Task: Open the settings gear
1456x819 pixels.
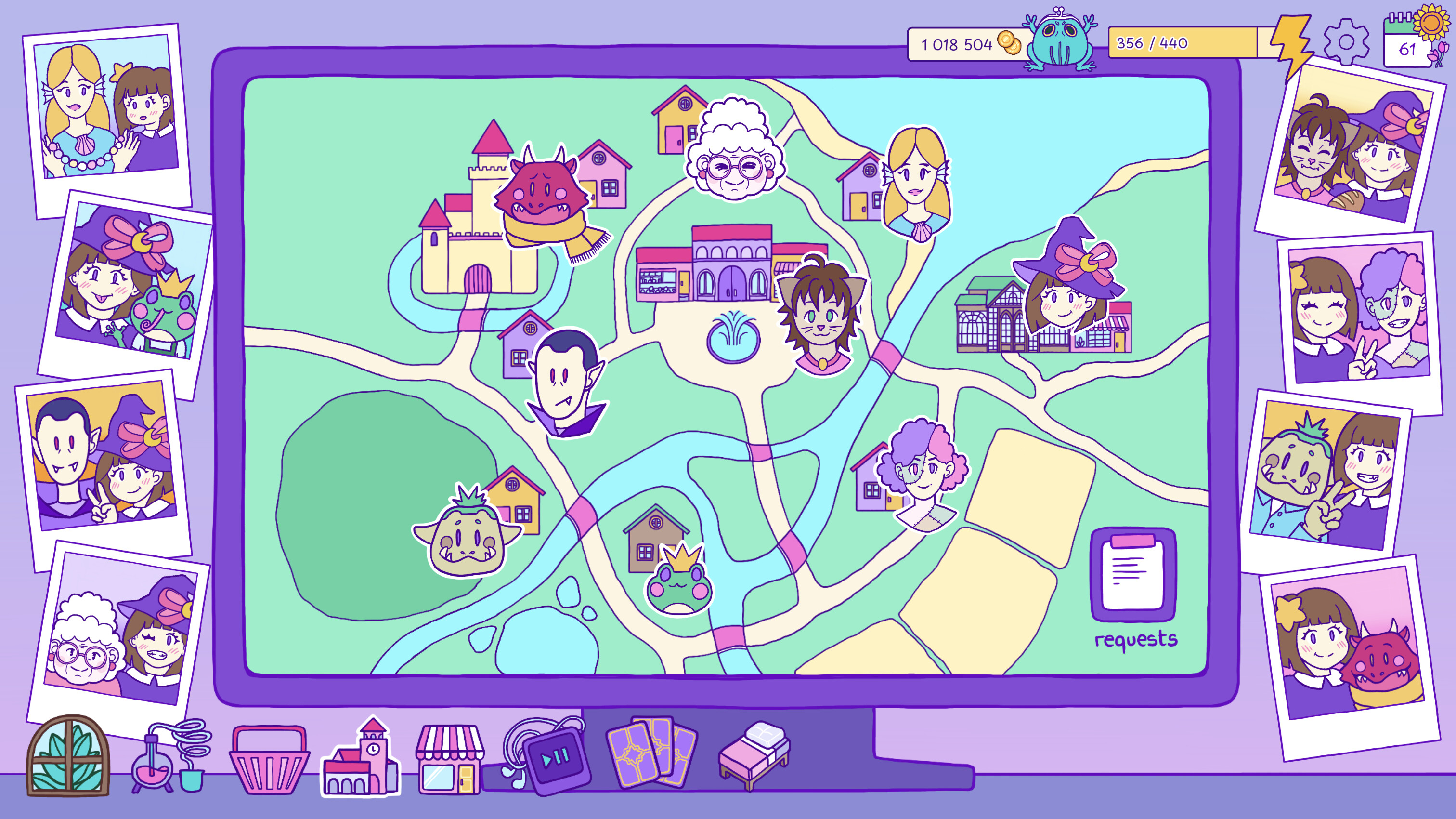Action: [x=1347, y=41]
